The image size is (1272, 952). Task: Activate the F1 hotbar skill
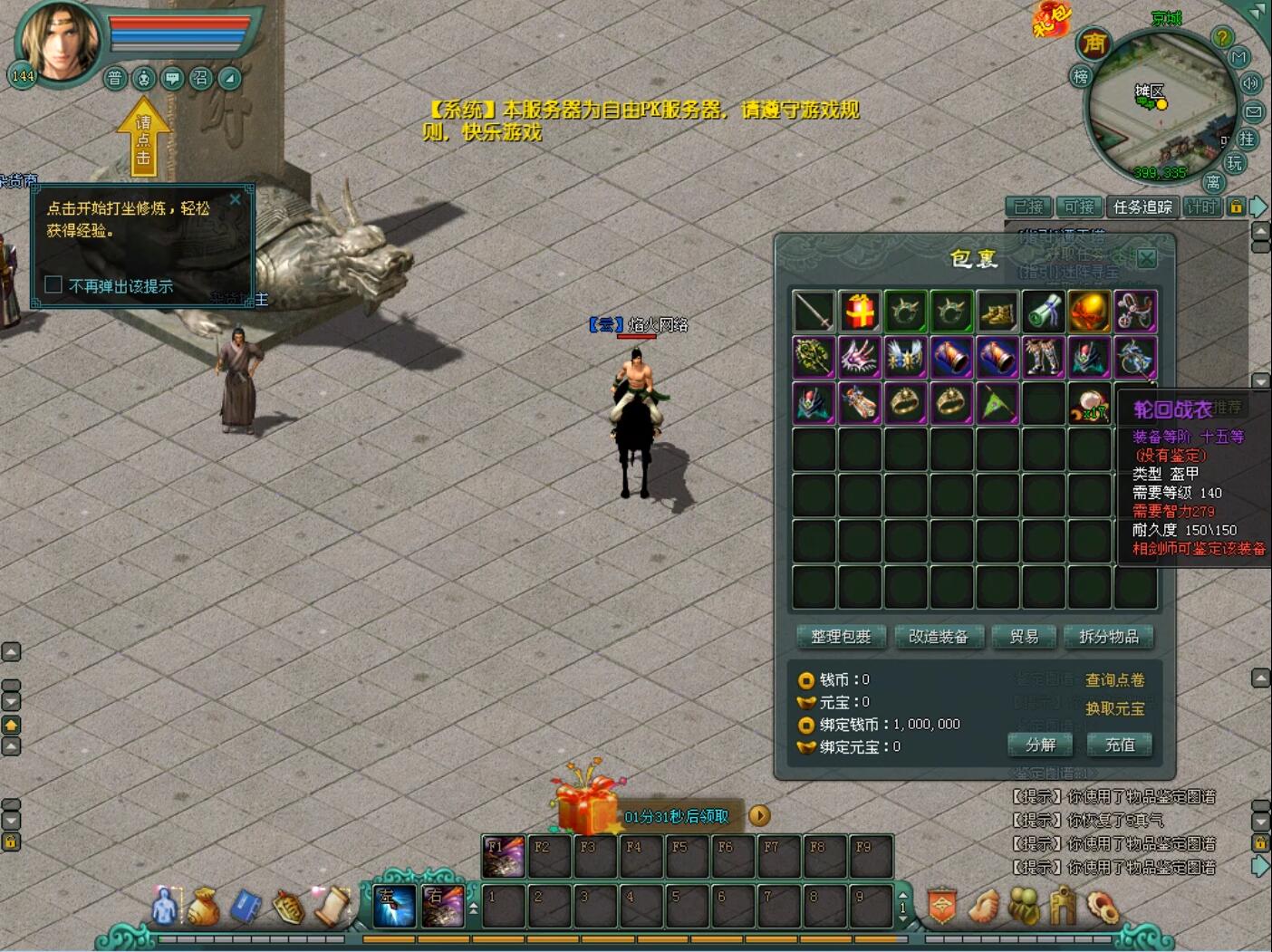(503, 855)
